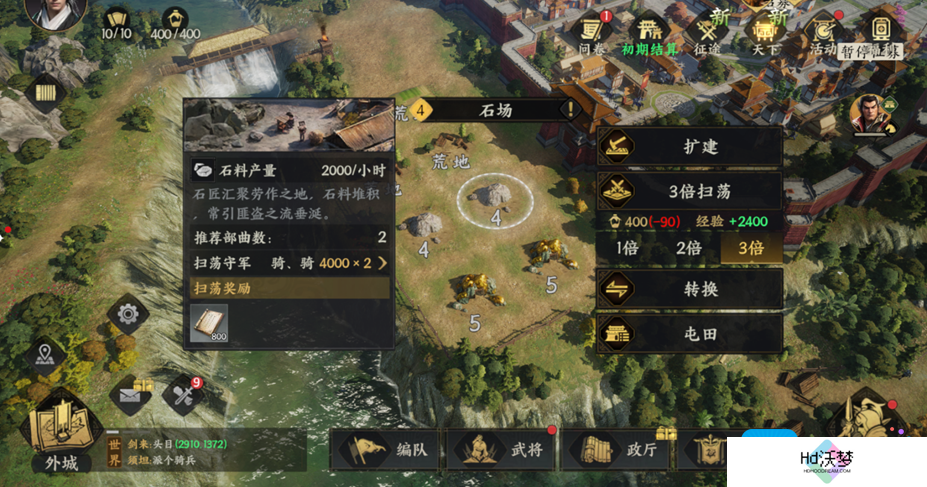Click the 转换 convert button
This screenshot has width=927, height=487.
tap(689, 289)
